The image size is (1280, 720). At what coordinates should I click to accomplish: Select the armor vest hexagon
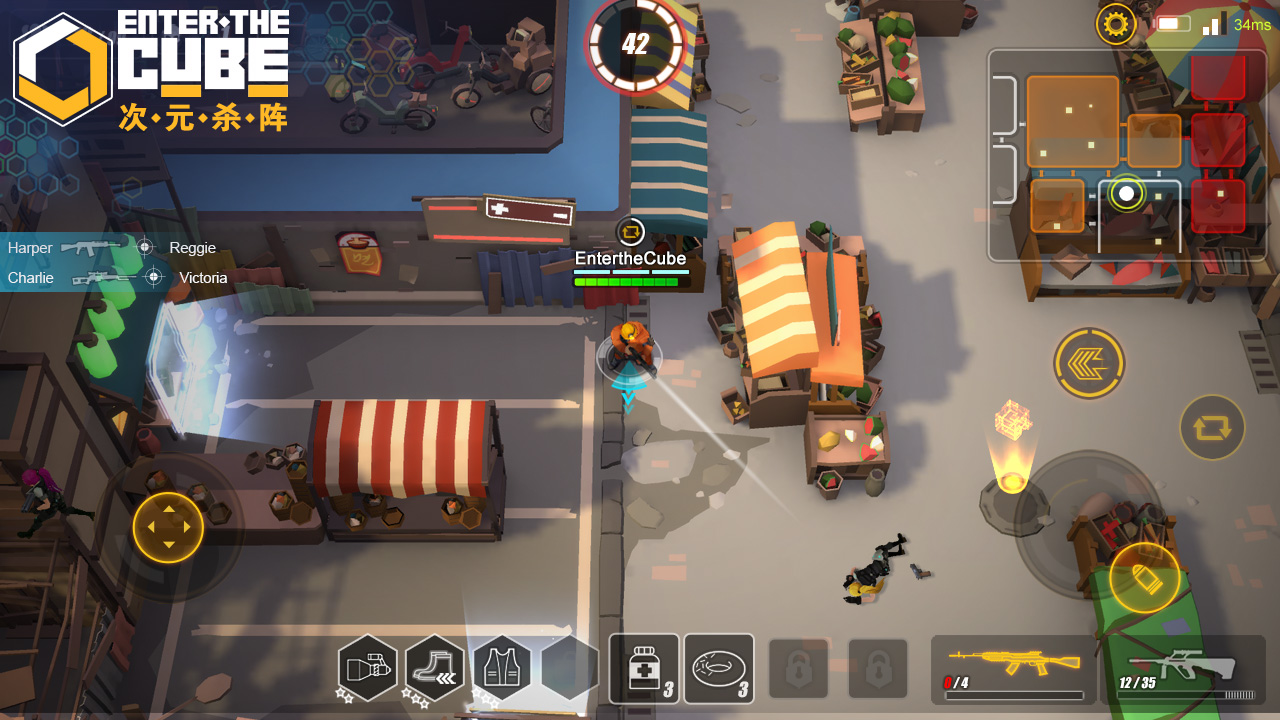pyautogui.click(x=501, y=667)
